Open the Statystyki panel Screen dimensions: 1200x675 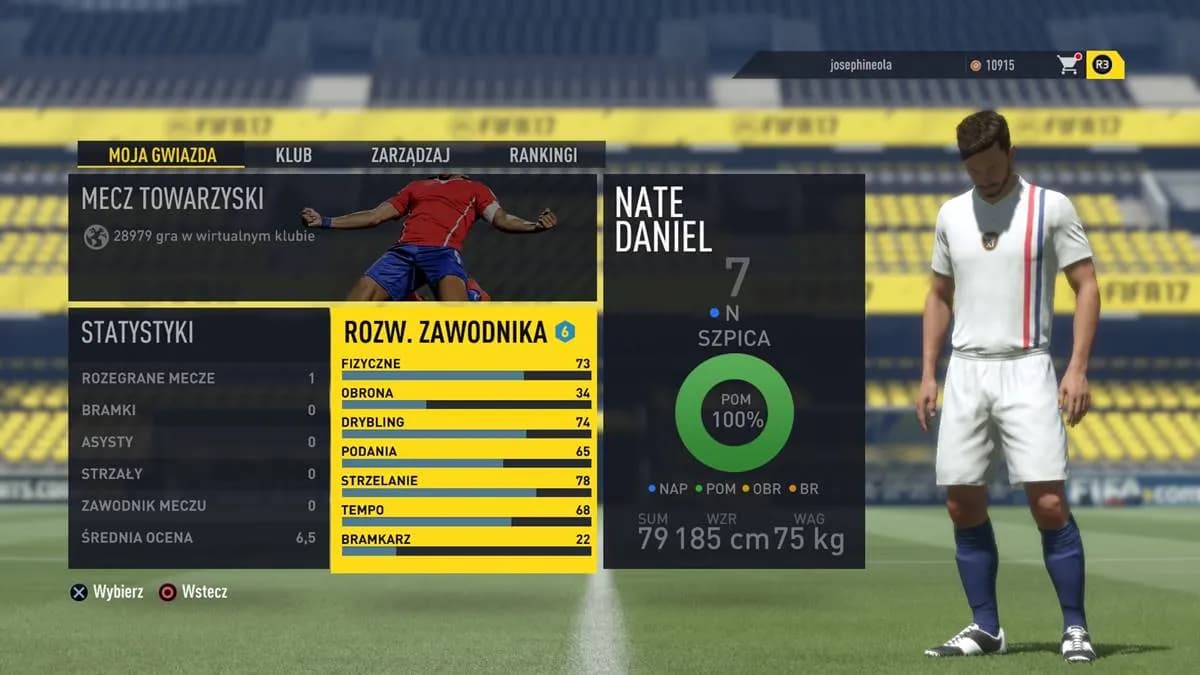pyautogui.click(x=198, y=439)
